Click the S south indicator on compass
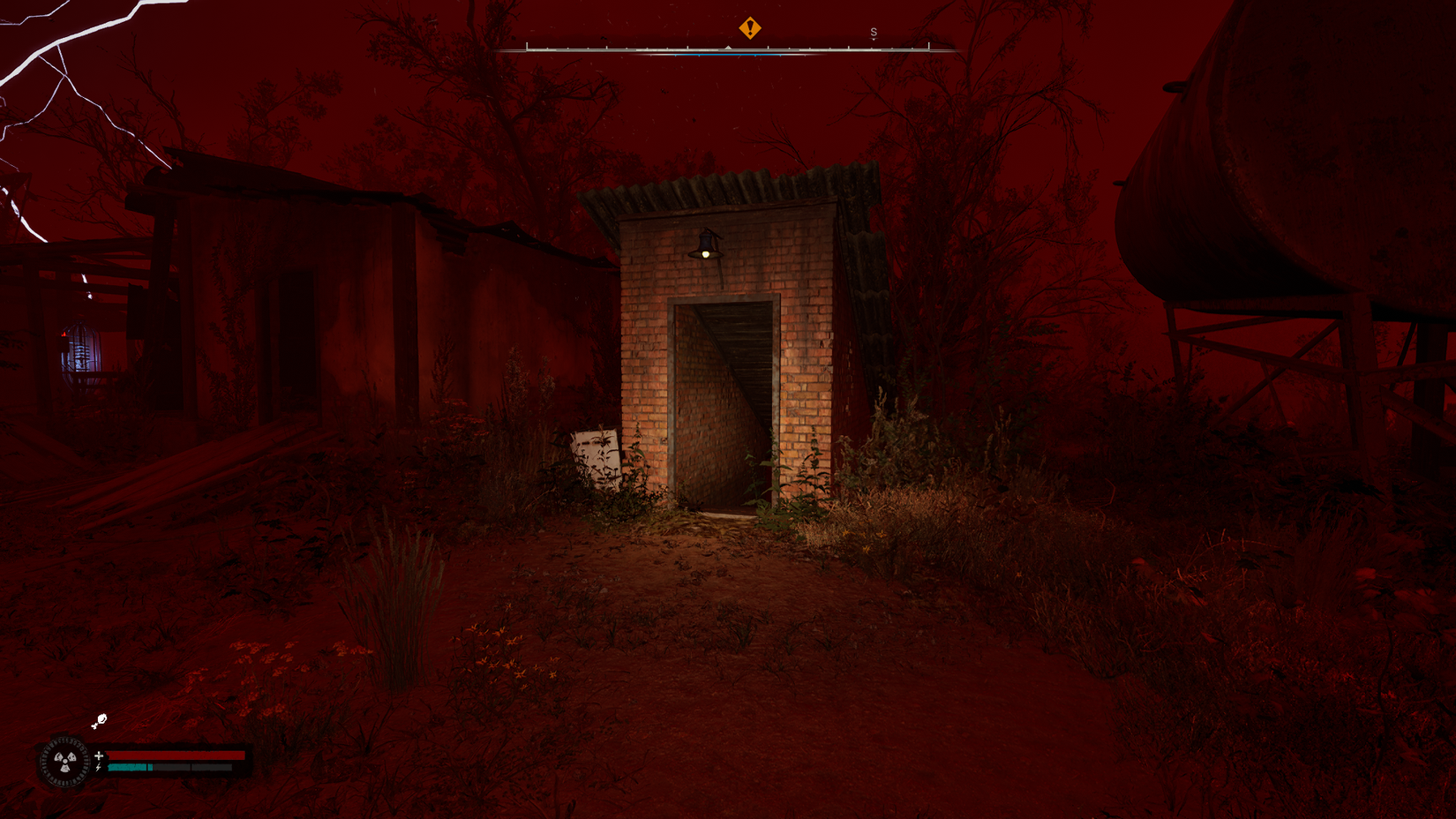 coord(874,32)
